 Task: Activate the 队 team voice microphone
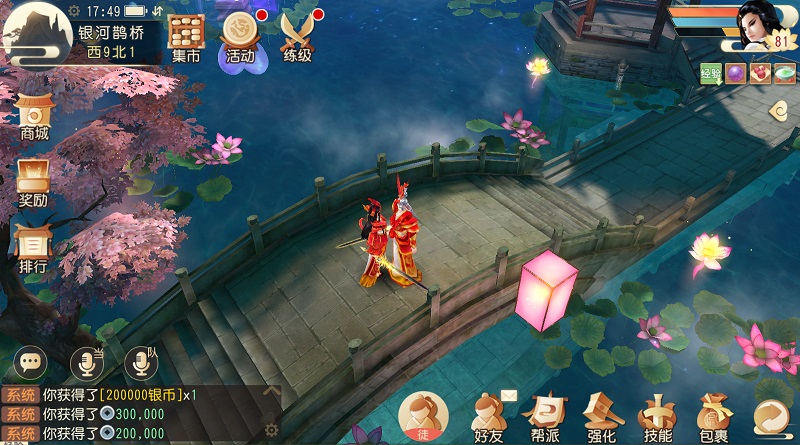pyautogui.click(x=141, y=361)
